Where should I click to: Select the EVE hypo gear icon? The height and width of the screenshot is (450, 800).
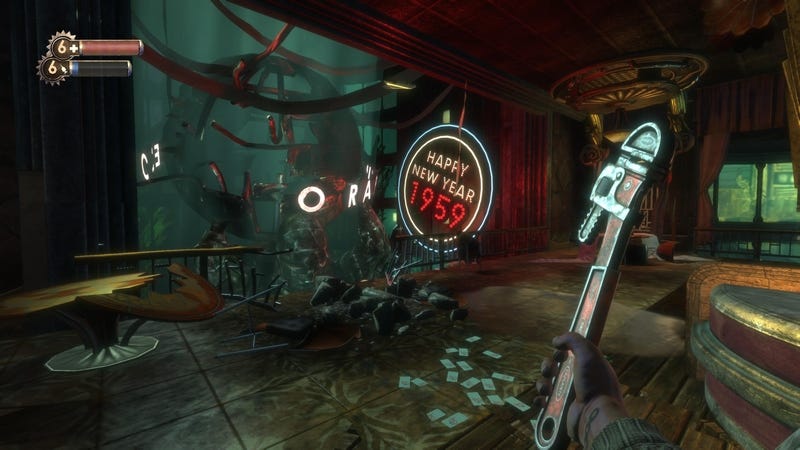(x=53, y=68)
